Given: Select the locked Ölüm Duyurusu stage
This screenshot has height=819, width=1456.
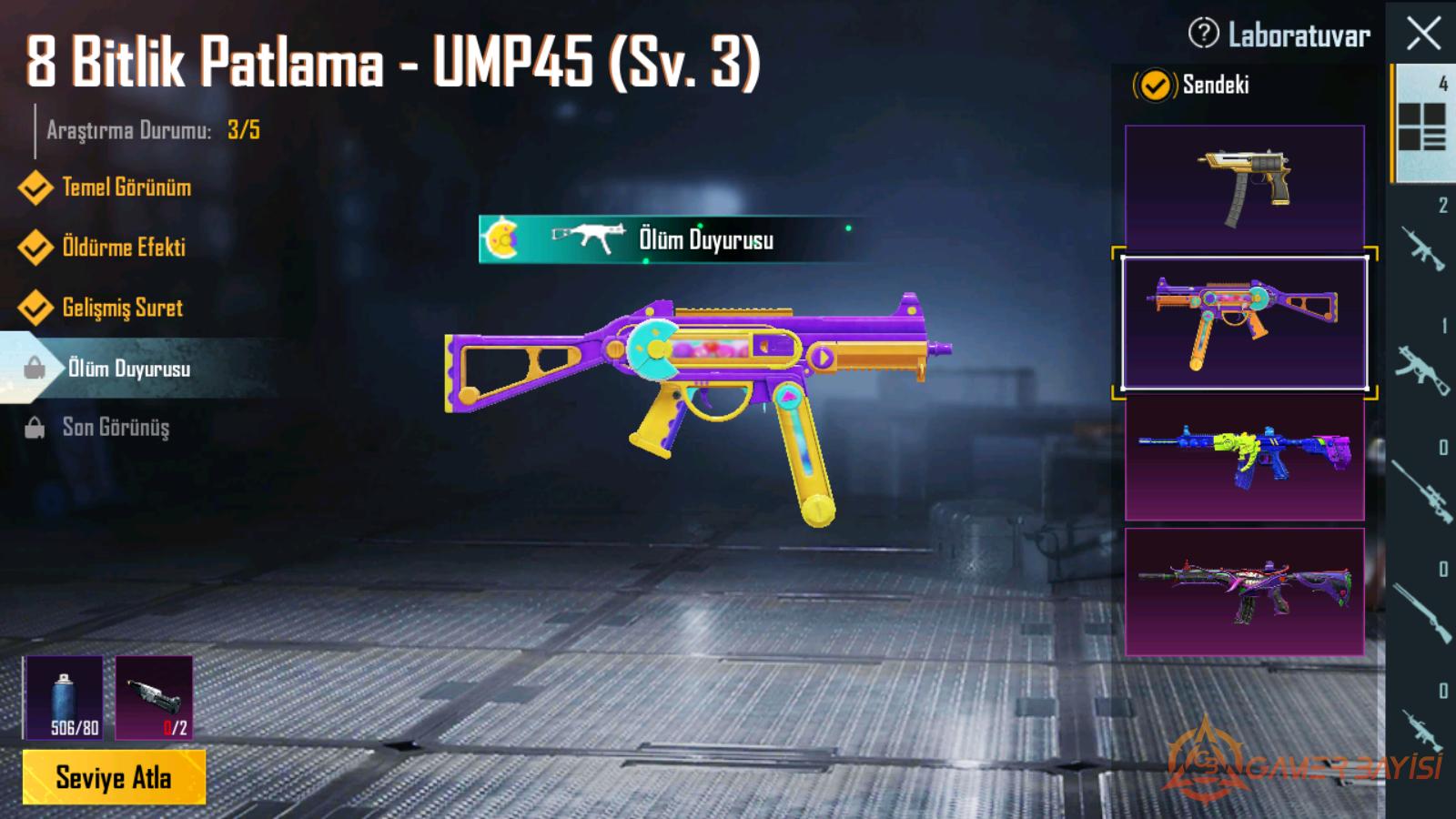Looking at the screenshot, I should click(x=128, y=369).
